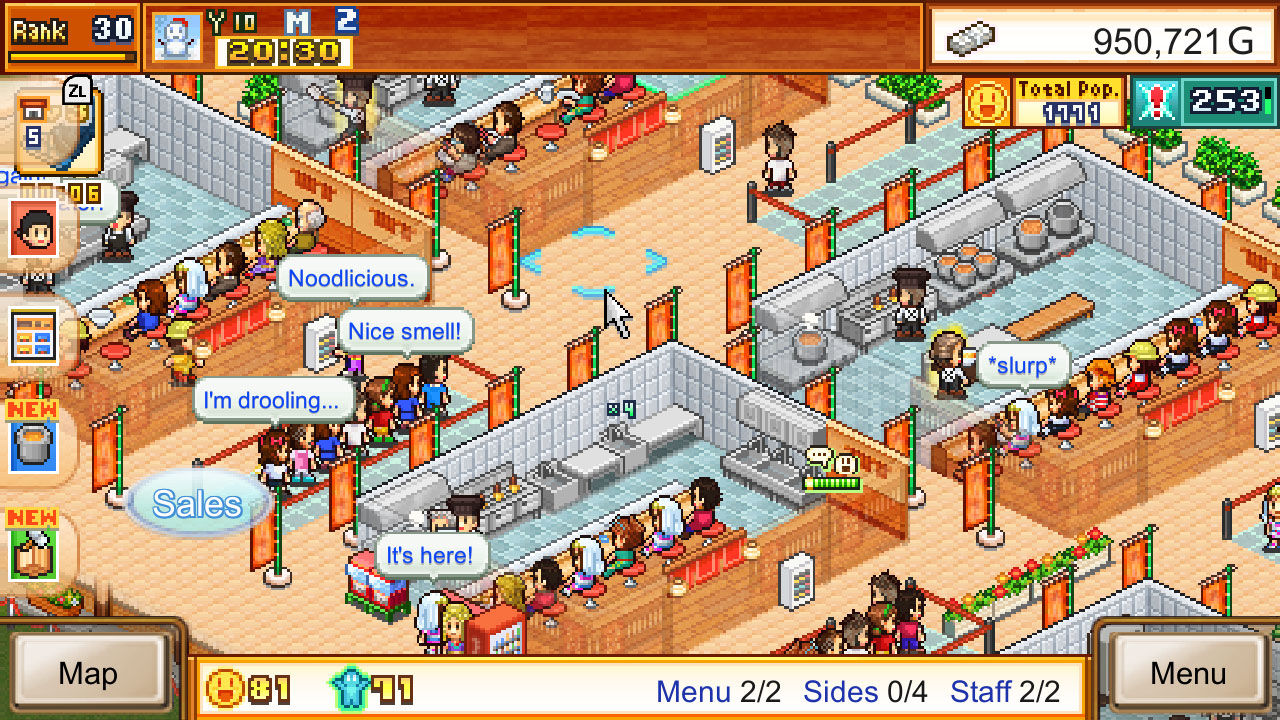Open the Map screen
Viewport: 1280px width, 720px height.
(x=90, y=673)
